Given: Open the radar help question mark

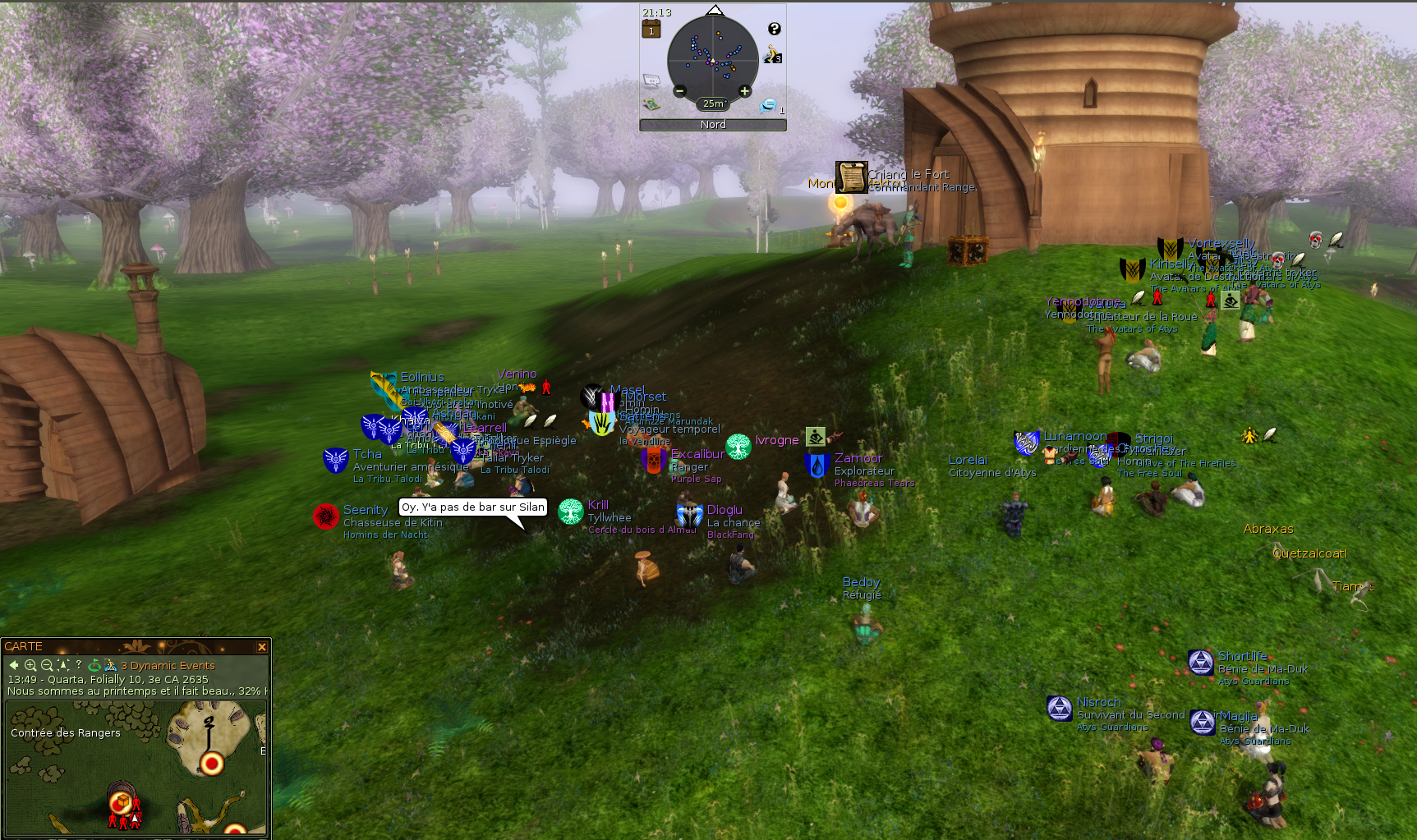Looking at the screenshot, I should pyautogui.click(x=774, y=29).
